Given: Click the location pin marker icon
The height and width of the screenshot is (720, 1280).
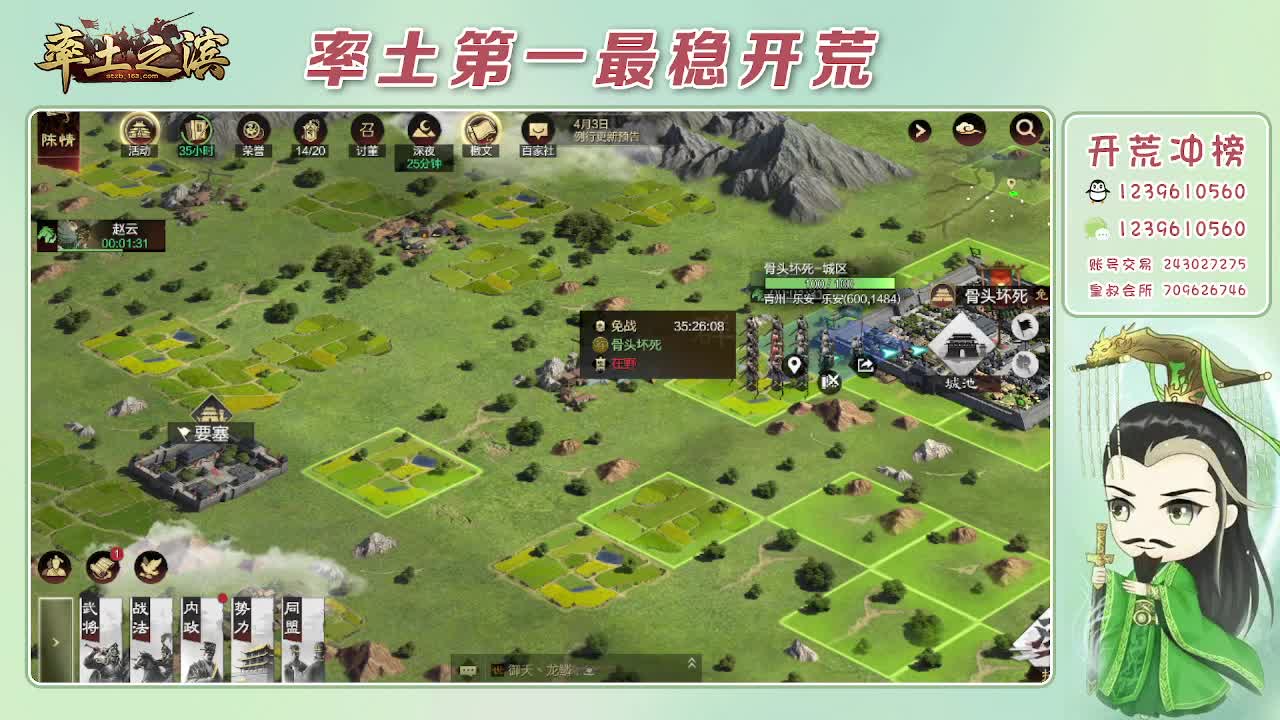Looking at the screenshot, I should click(x=793, y=364).
